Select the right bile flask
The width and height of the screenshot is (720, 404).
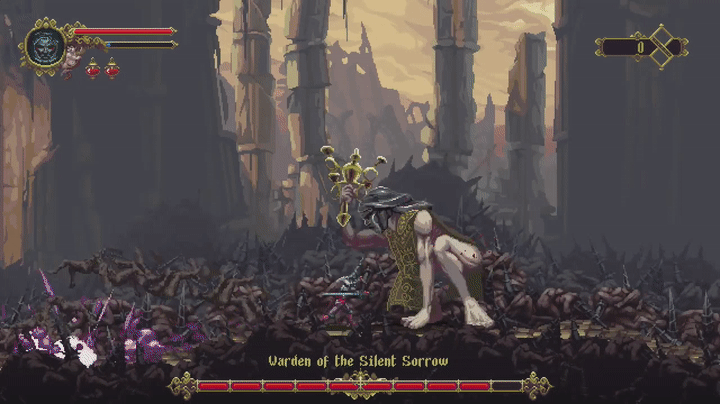[111, 69]
